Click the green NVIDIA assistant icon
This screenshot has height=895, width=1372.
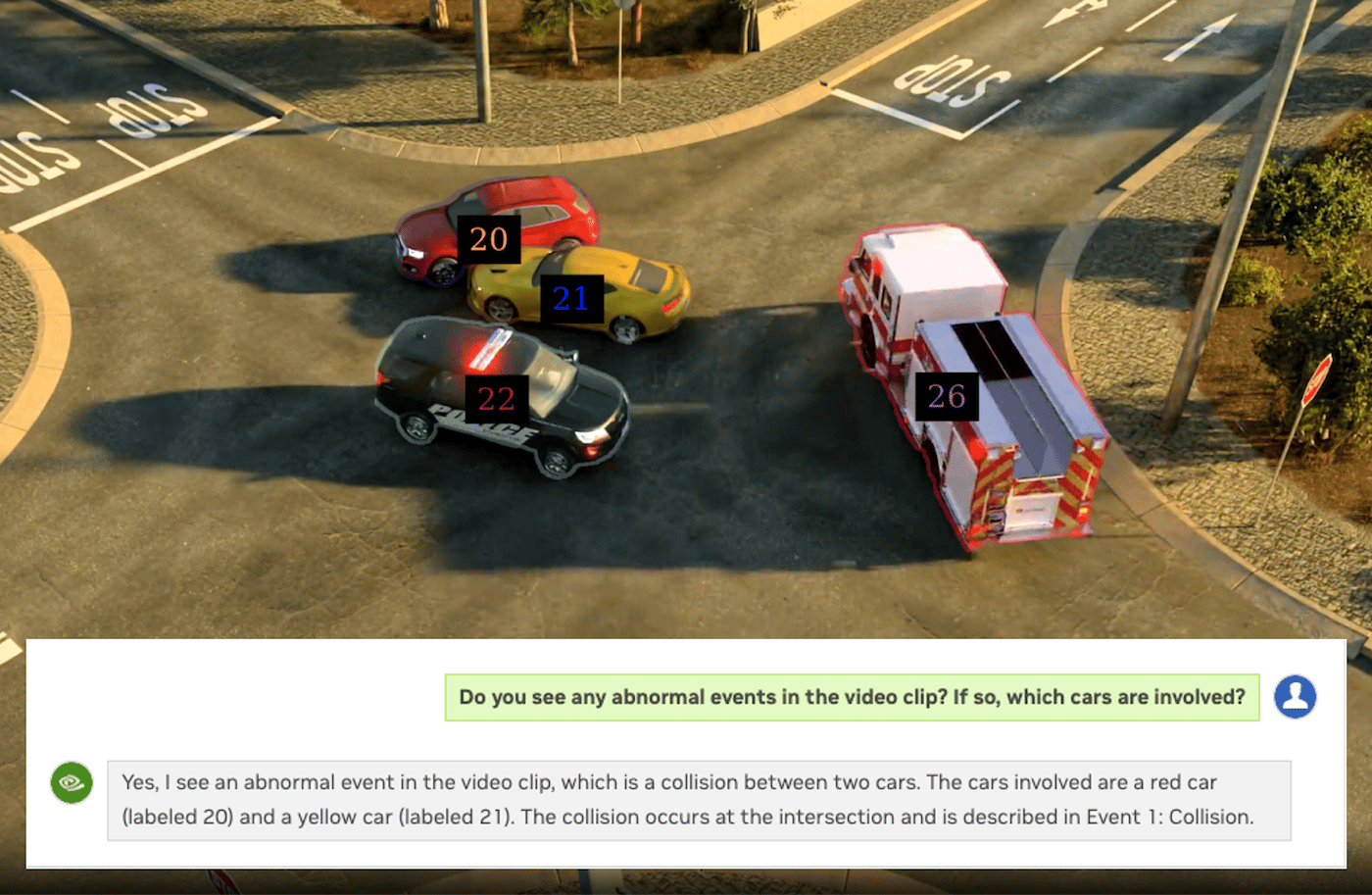[x=73, y=783]
